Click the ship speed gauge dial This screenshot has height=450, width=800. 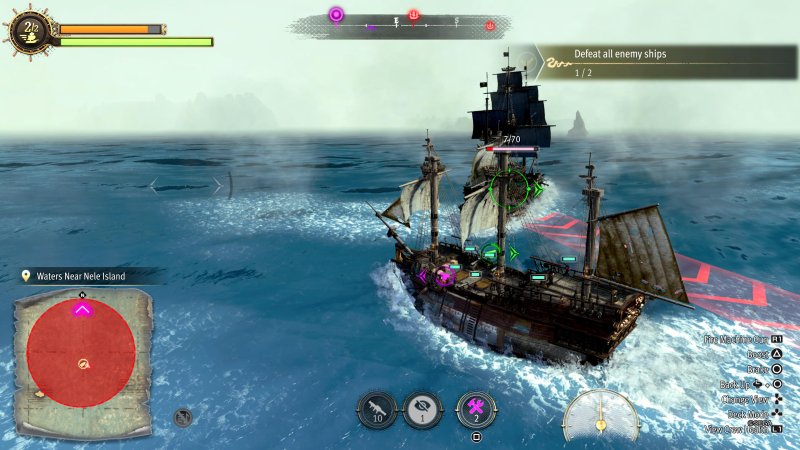(x=600, y=415)
